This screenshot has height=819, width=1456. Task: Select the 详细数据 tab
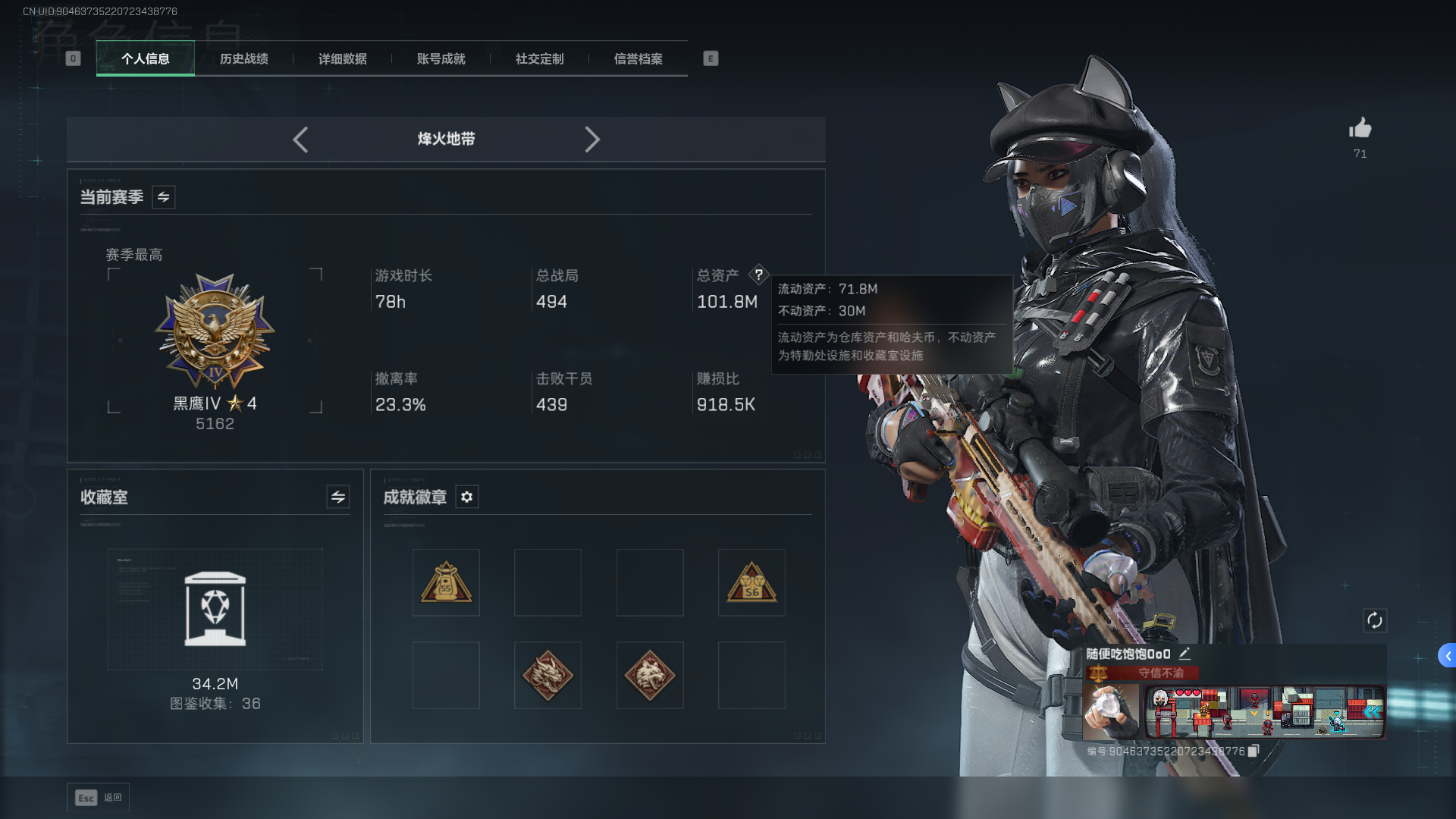tap(342, 58)
